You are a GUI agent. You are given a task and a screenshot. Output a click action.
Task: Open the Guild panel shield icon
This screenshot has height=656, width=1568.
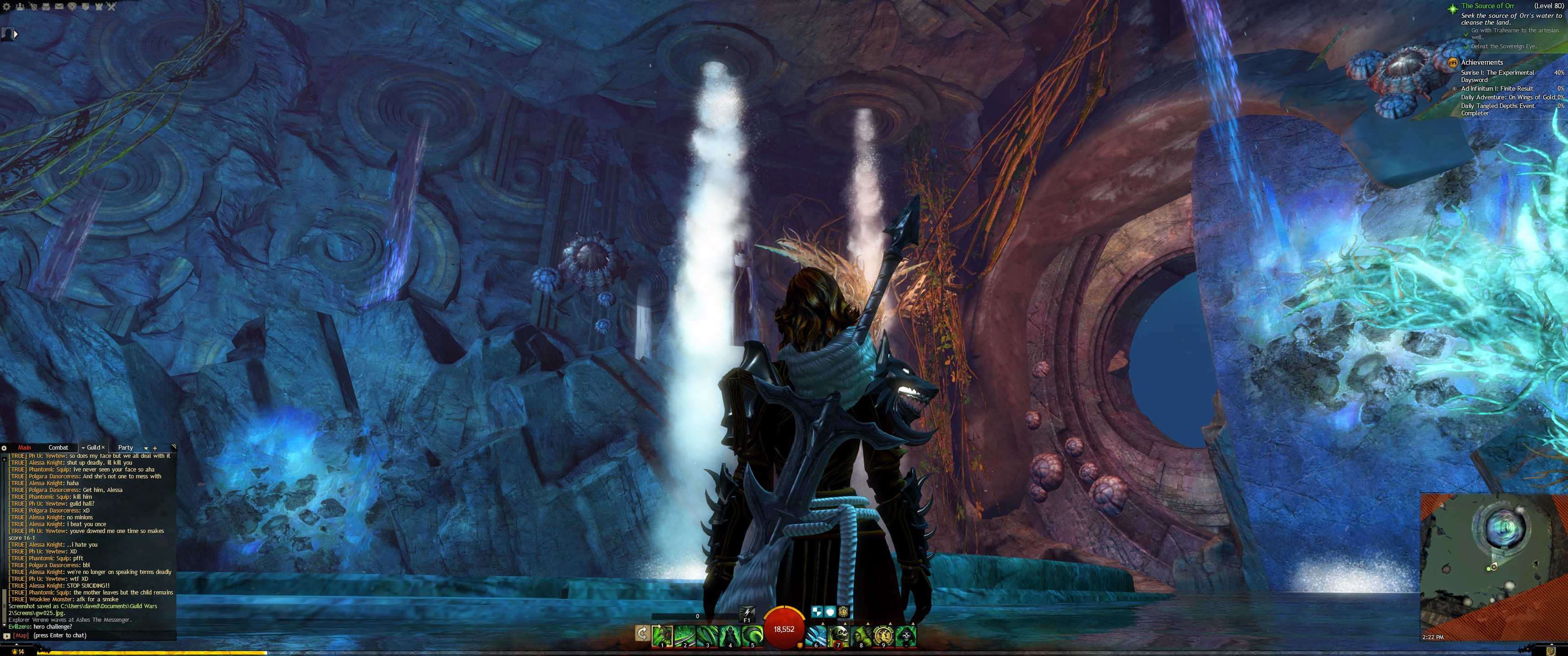click(x=85, y=7)
